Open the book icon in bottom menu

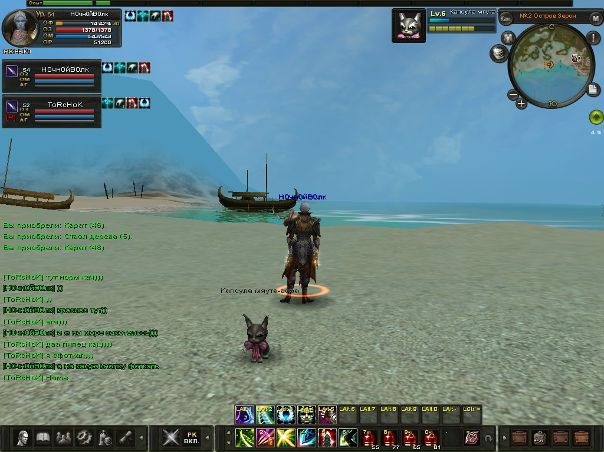pos(43,437)
